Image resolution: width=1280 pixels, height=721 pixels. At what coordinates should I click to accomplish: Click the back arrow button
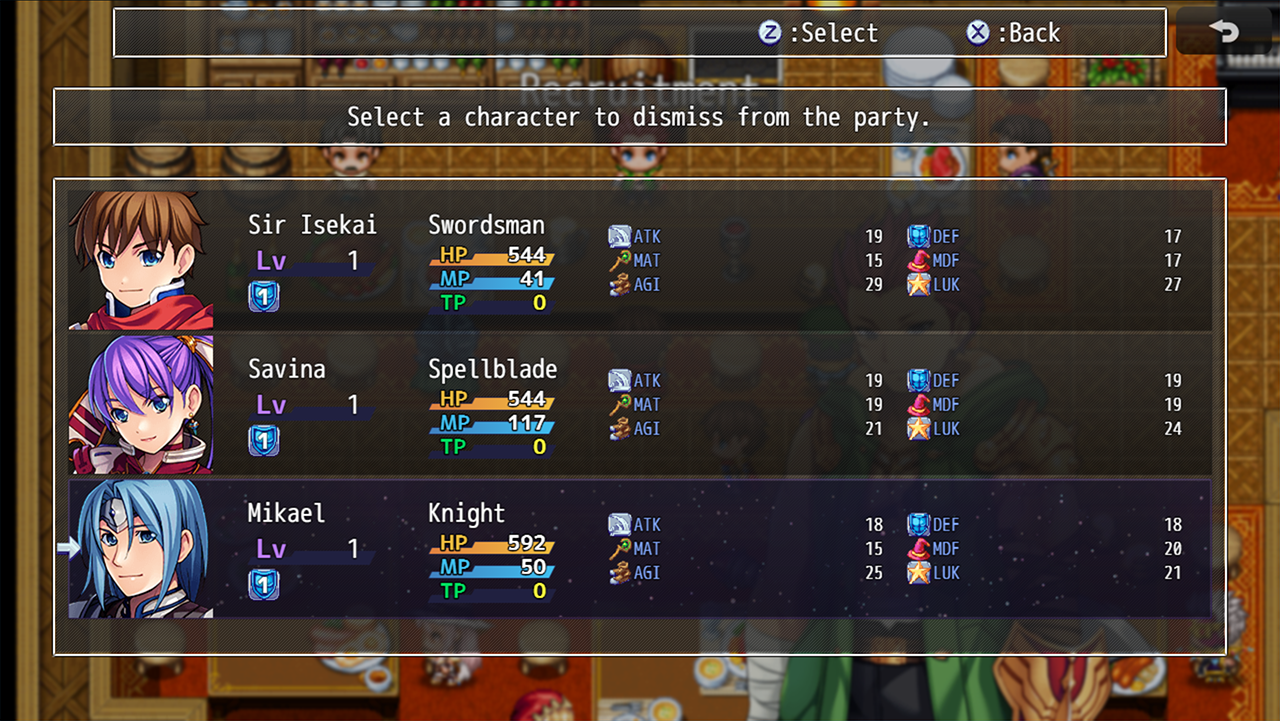tap(1224, 32)
